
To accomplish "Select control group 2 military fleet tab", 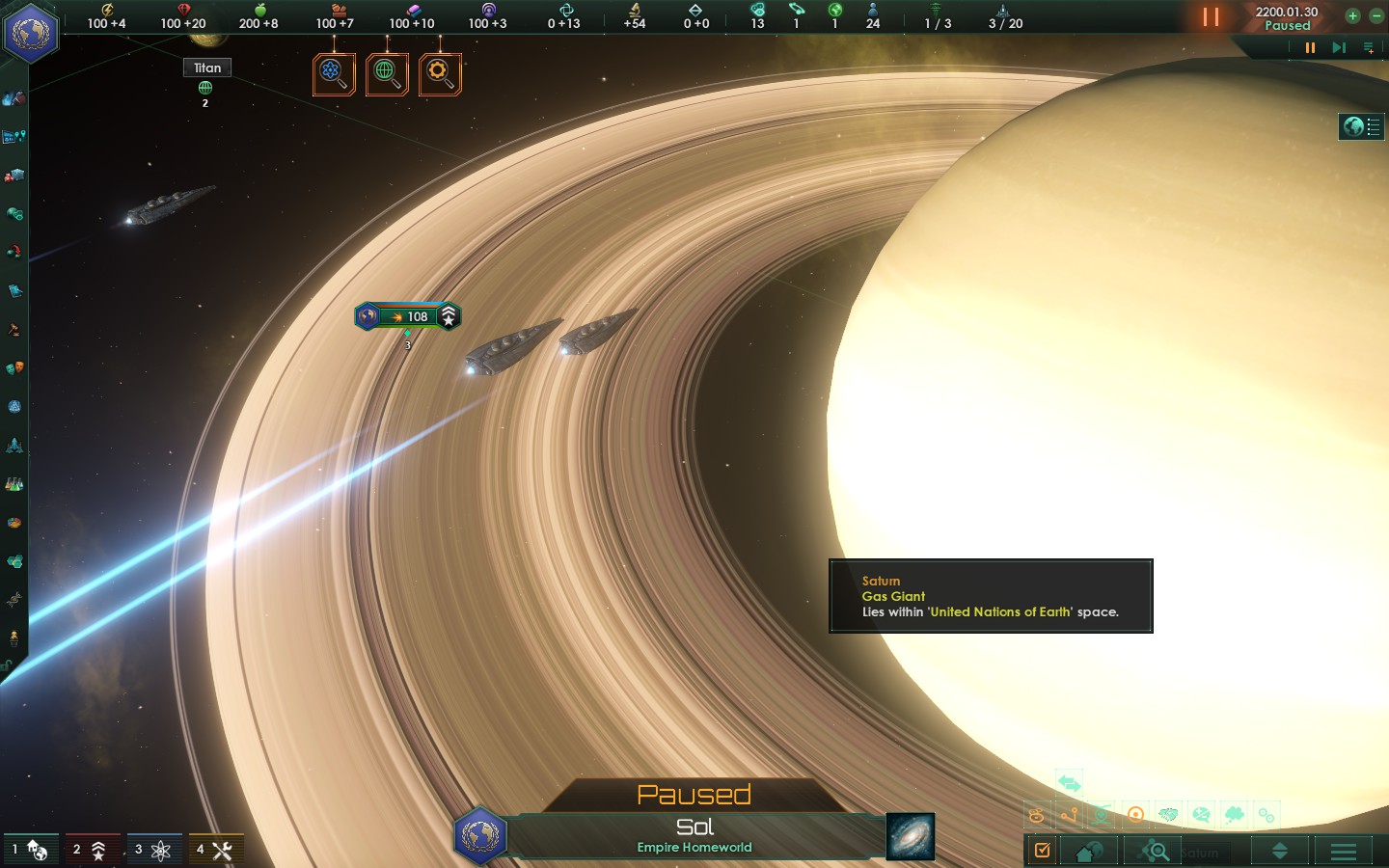I will [92, 850].
